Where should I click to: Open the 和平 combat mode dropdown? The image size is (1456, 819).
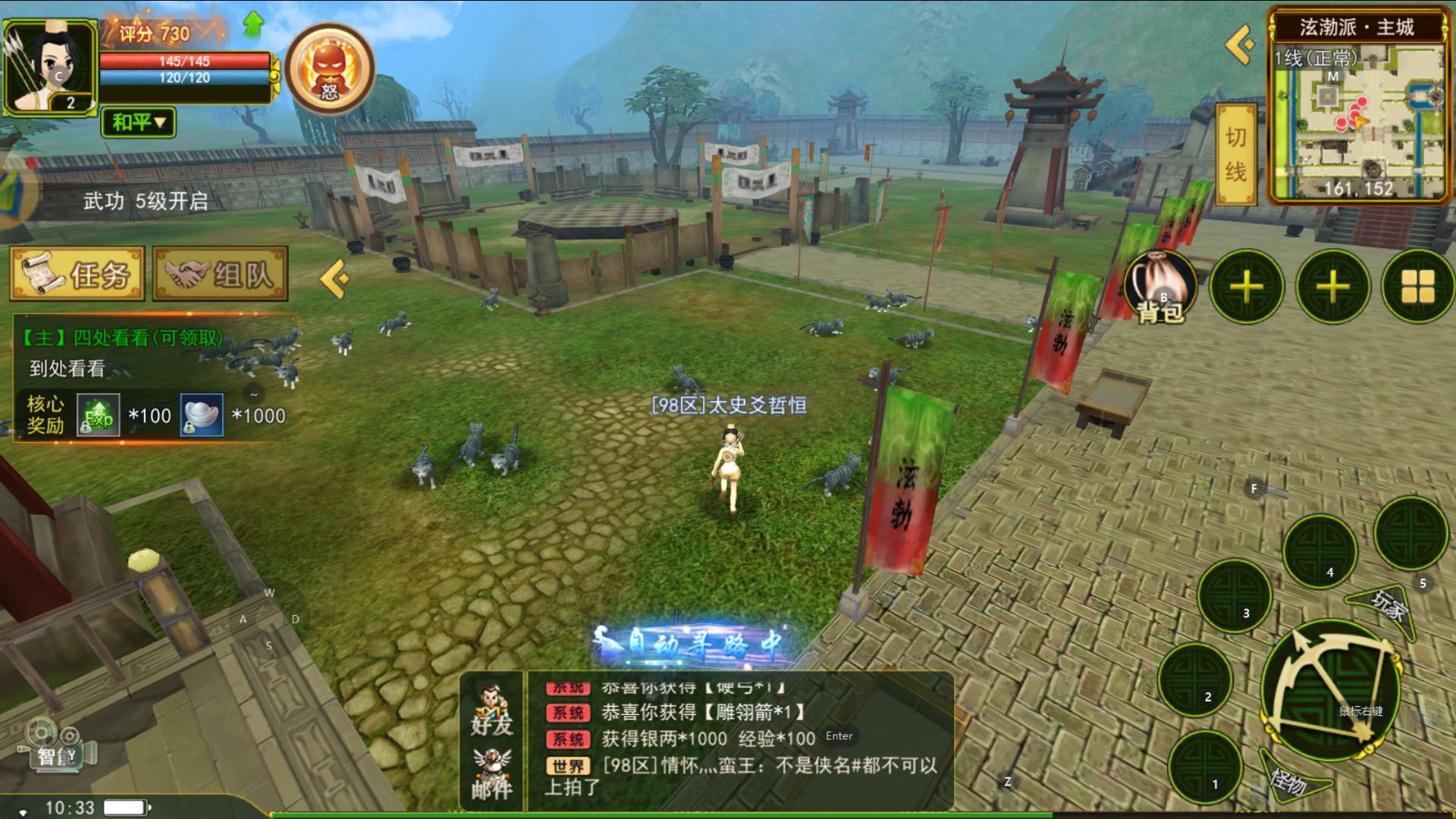pyautogui.click(x=138, y=122)
